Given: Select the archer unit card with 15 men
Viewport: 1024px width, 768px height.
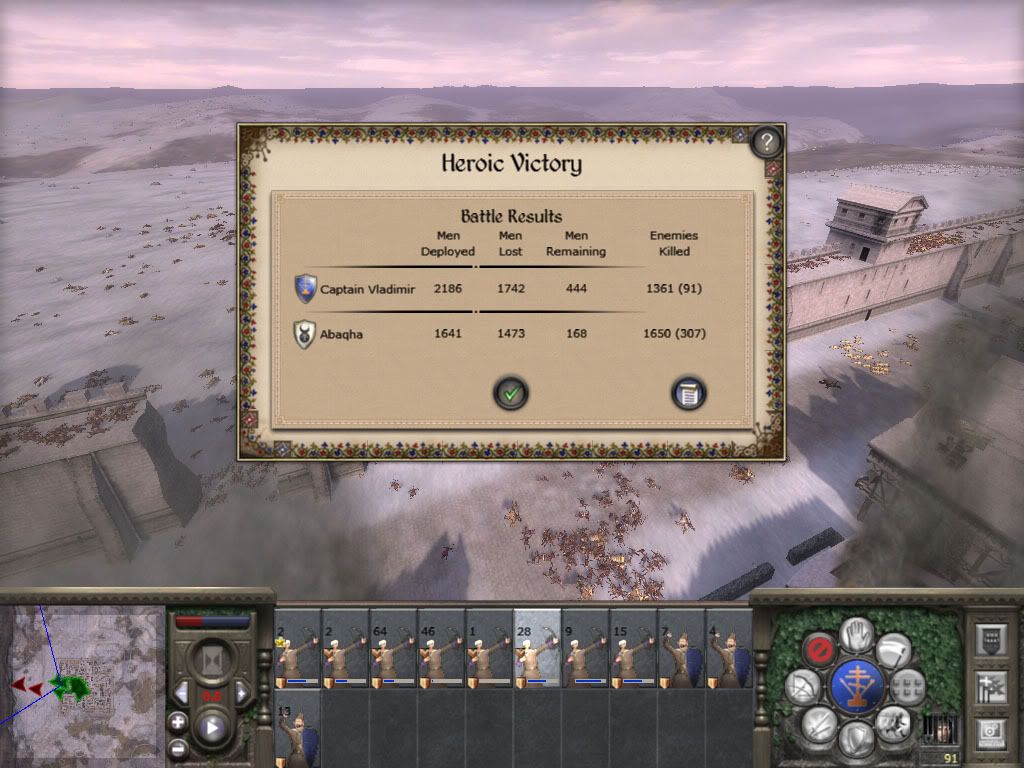Looking at the screenshot, I should point(633,648).
